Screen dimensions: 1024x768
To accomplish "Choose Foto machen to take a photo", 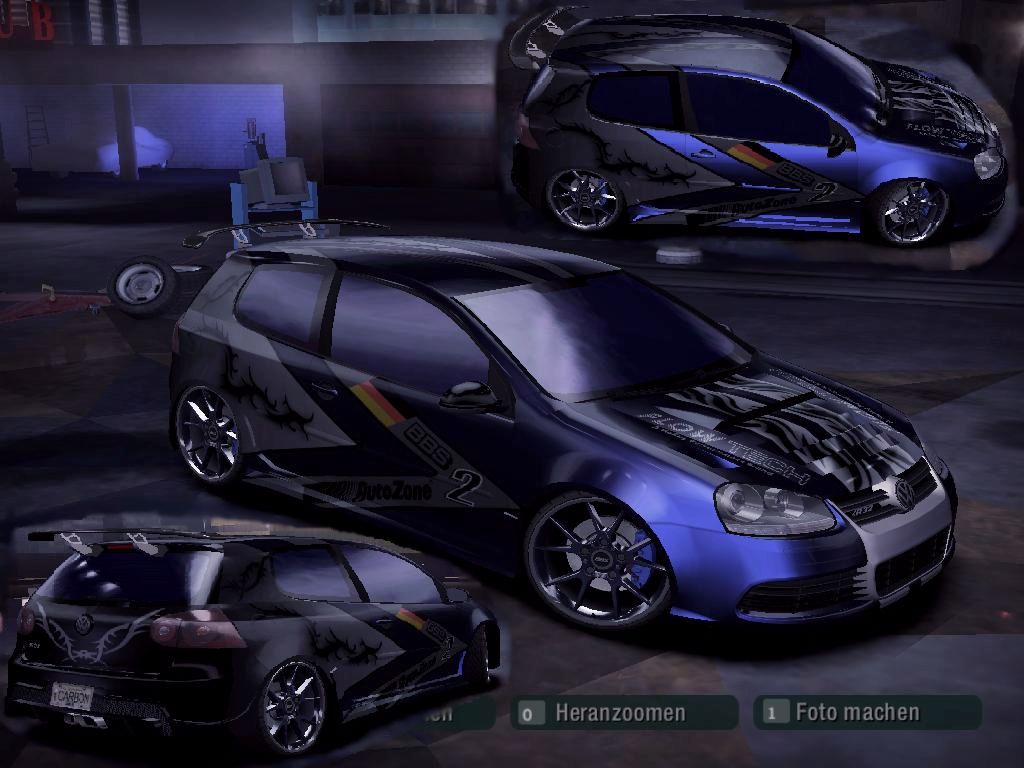I will [x=857, y=712].
